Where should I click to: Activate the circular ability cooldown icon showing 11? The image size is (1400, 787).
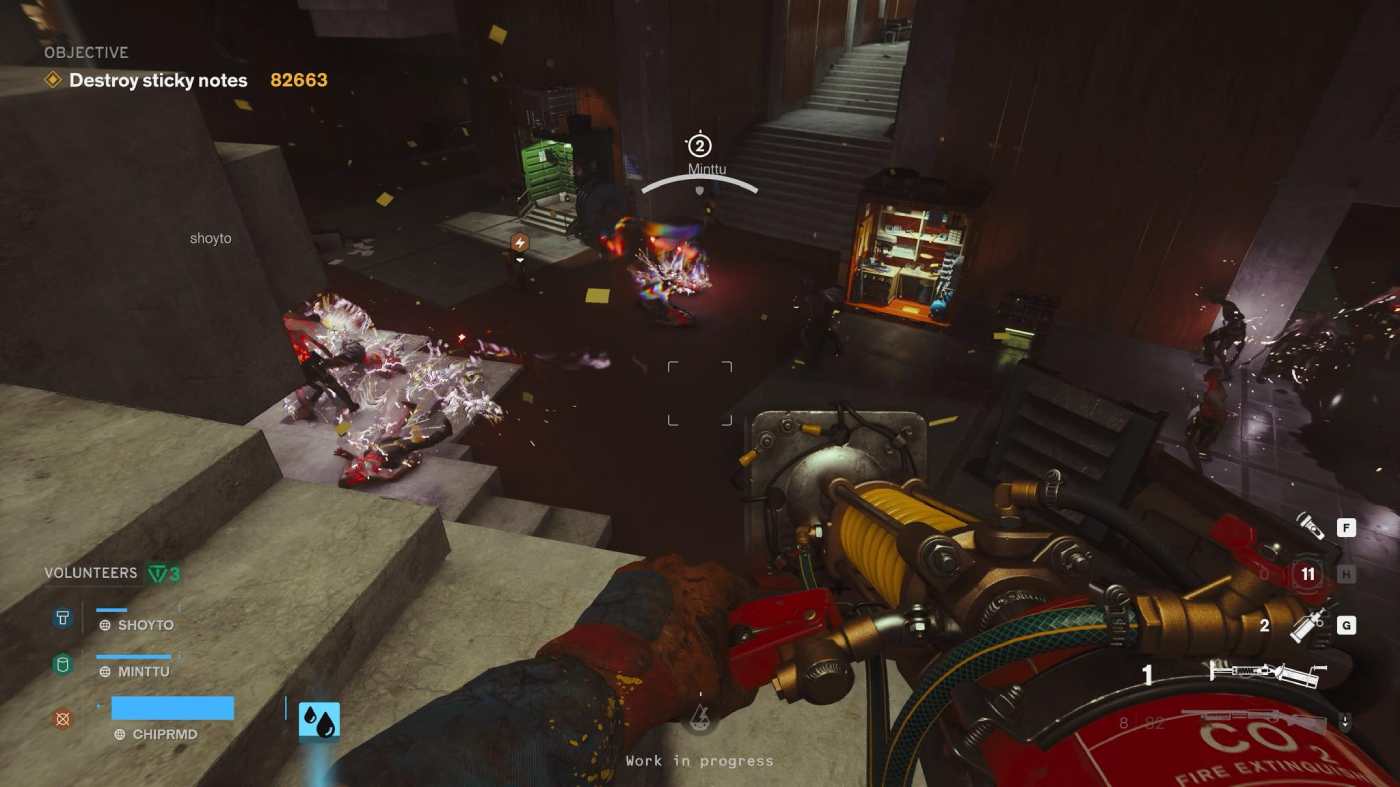1307,574
